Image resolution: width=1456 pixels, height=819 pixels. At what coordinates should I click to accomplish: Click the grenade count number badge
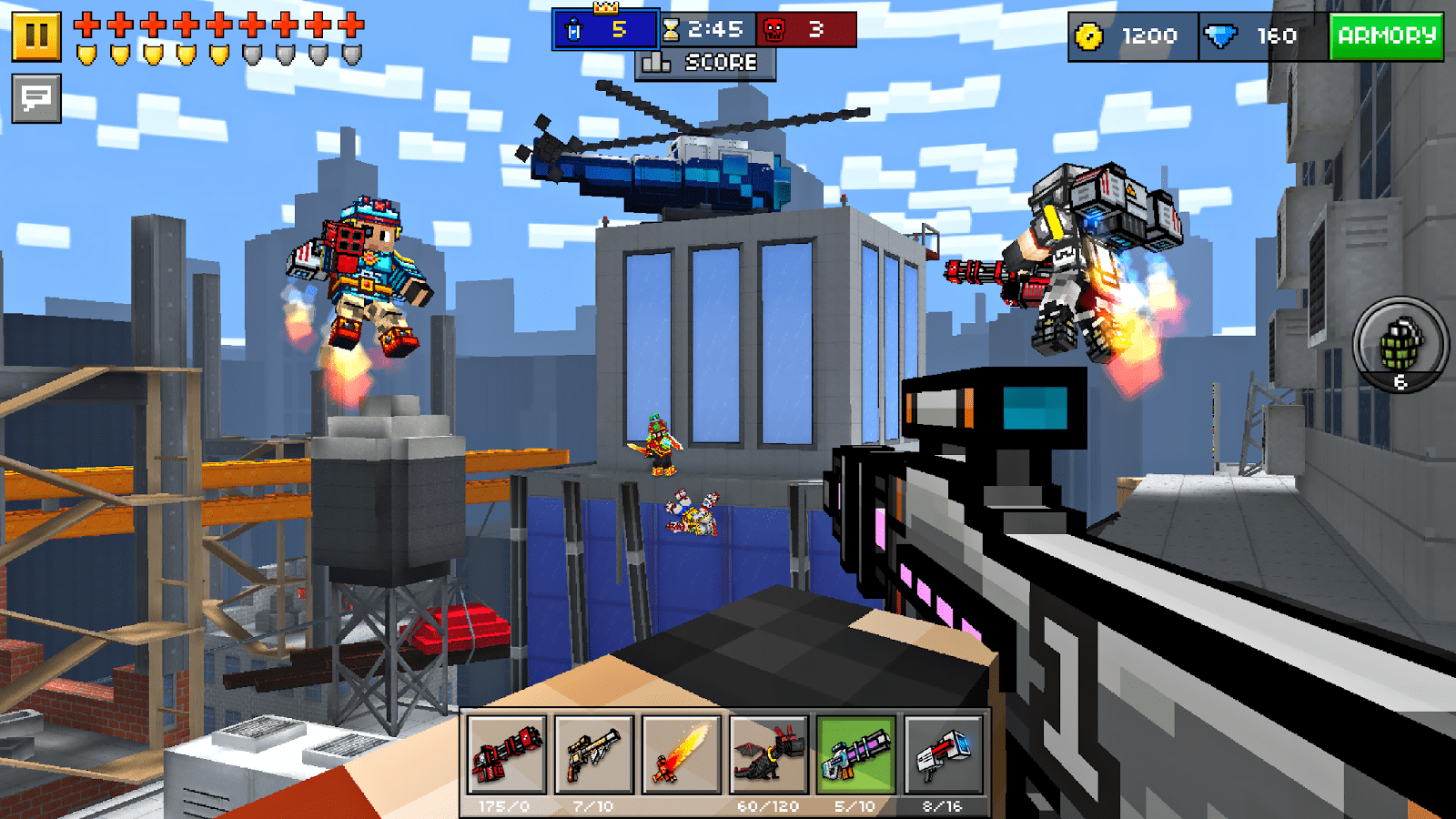[1399, 382]
